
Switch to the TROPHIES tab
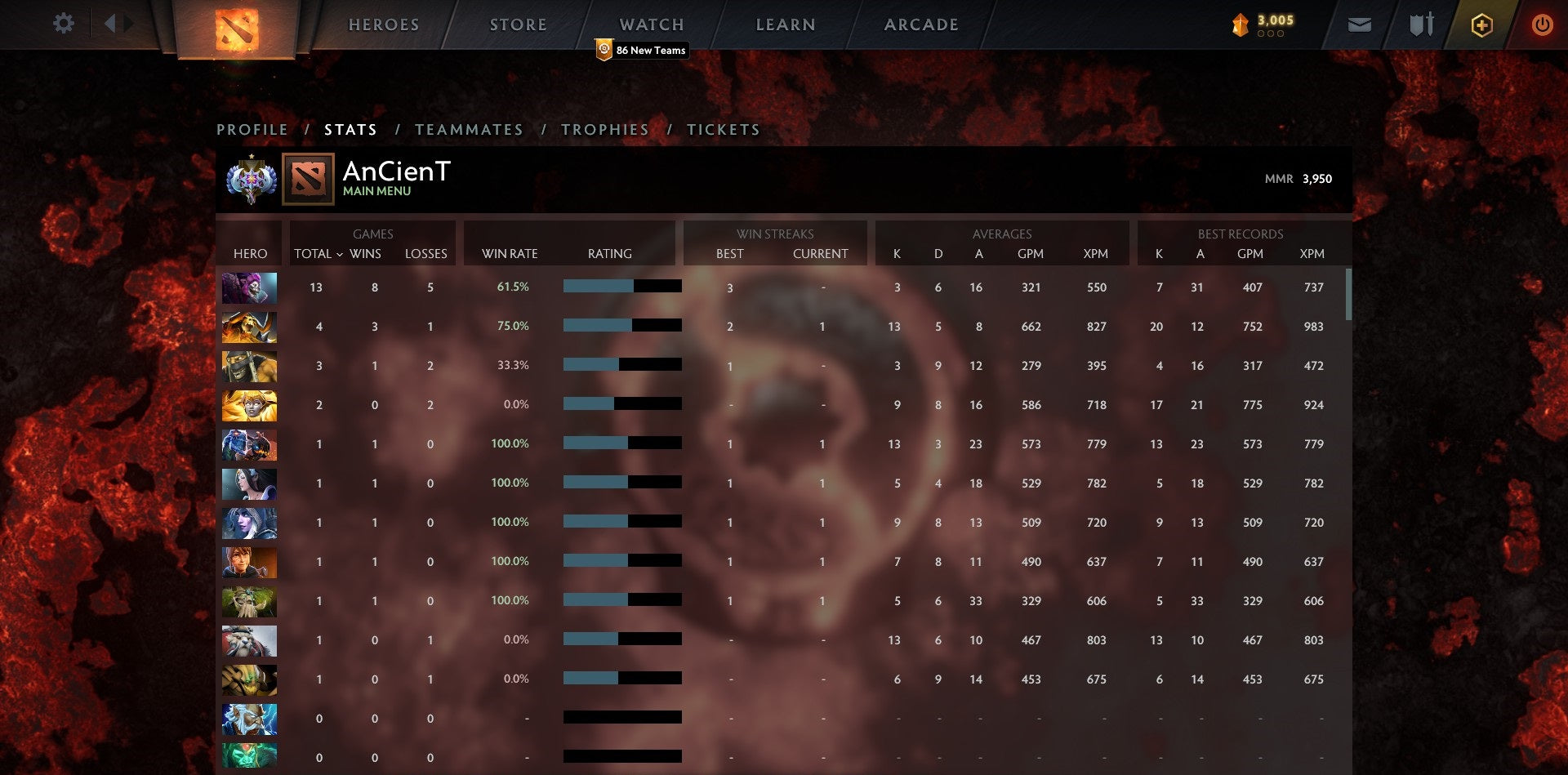(604, 129)
